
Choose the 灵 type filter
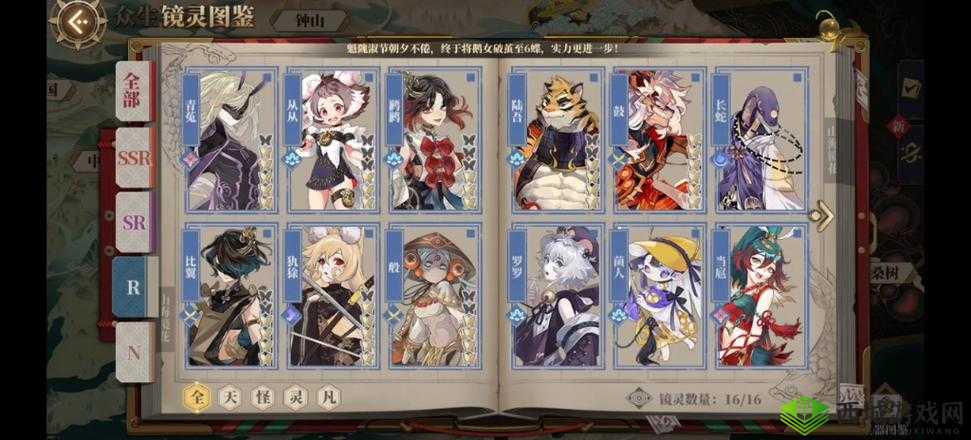[294, 398]
